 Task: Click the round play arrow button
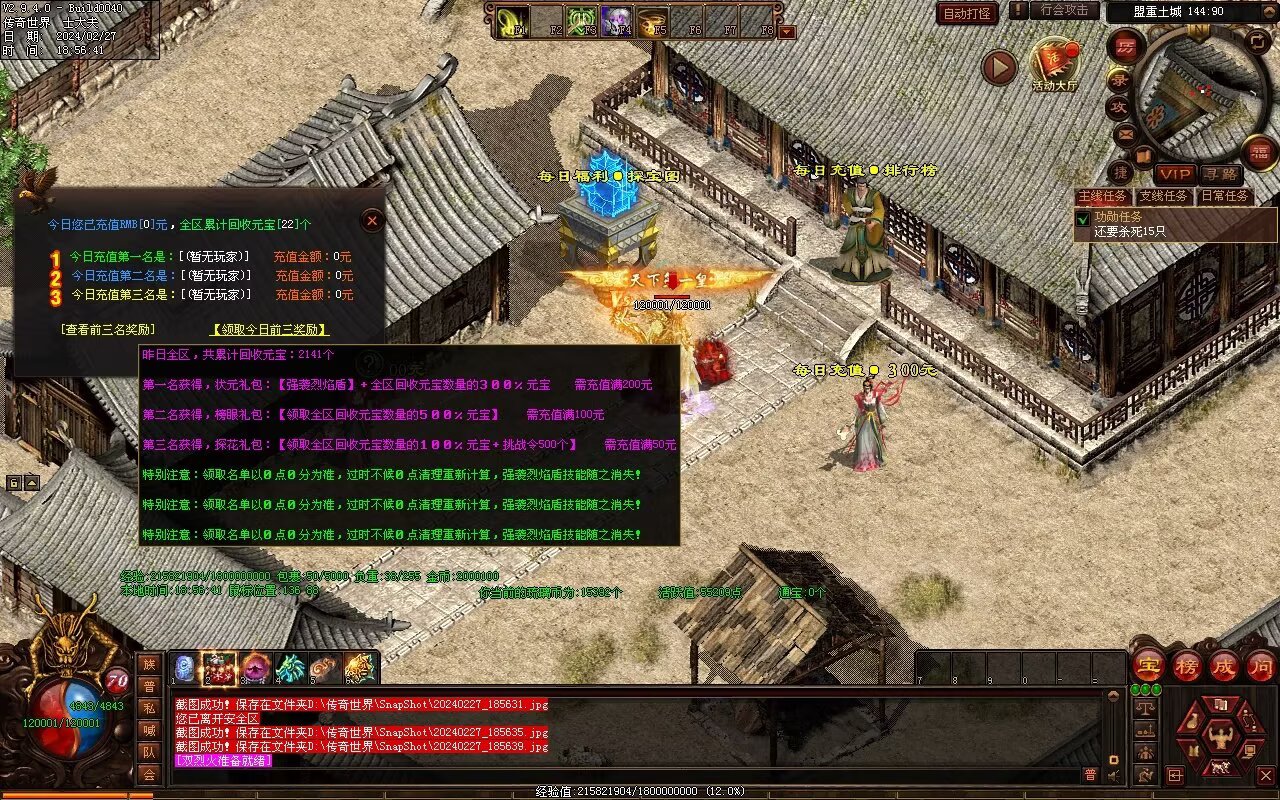pyautogui.click(x=998, y=67)
